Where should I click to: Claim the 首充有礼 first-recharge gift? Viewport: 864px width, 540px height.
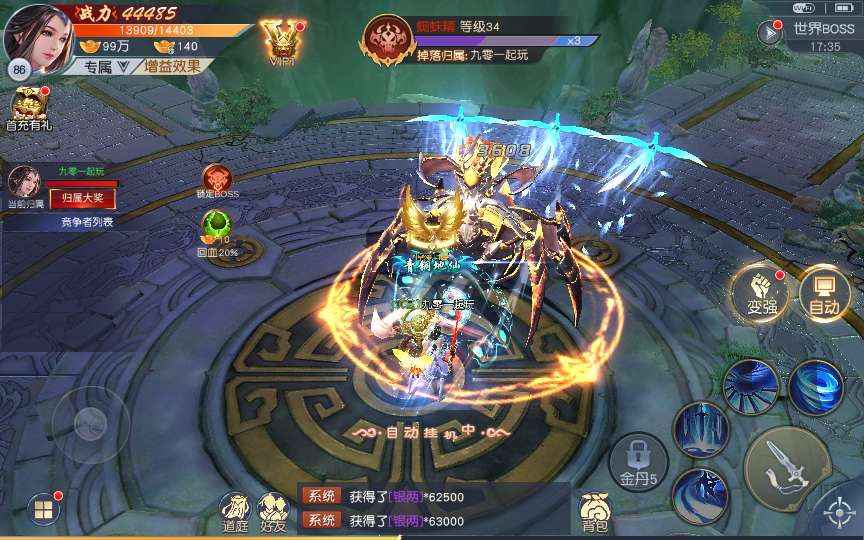(28, 107)
